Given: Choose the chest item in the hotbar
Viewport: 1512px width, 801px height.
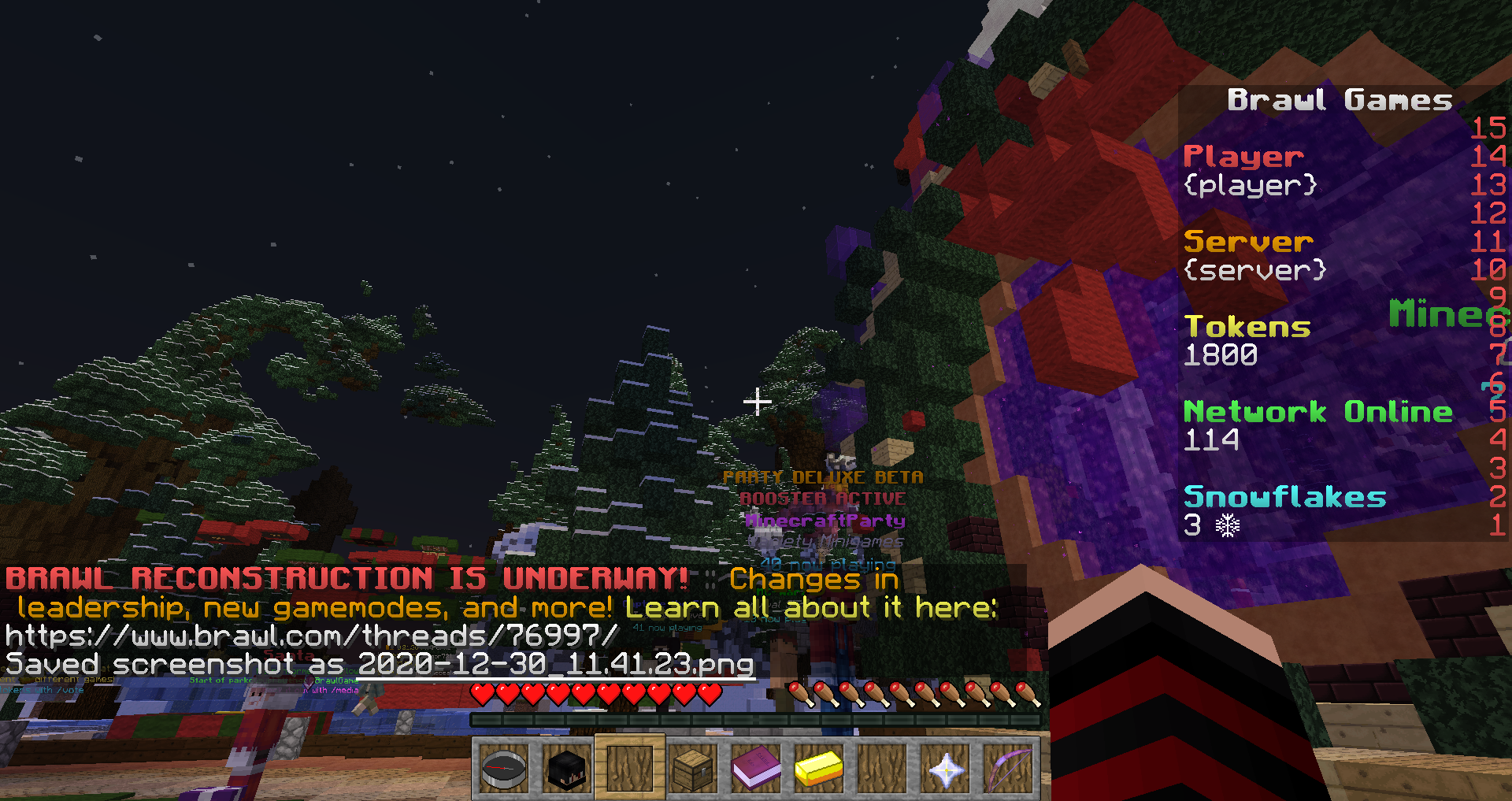Looking at the screenshot, I should pyautogui.click(x=693, y=768).
